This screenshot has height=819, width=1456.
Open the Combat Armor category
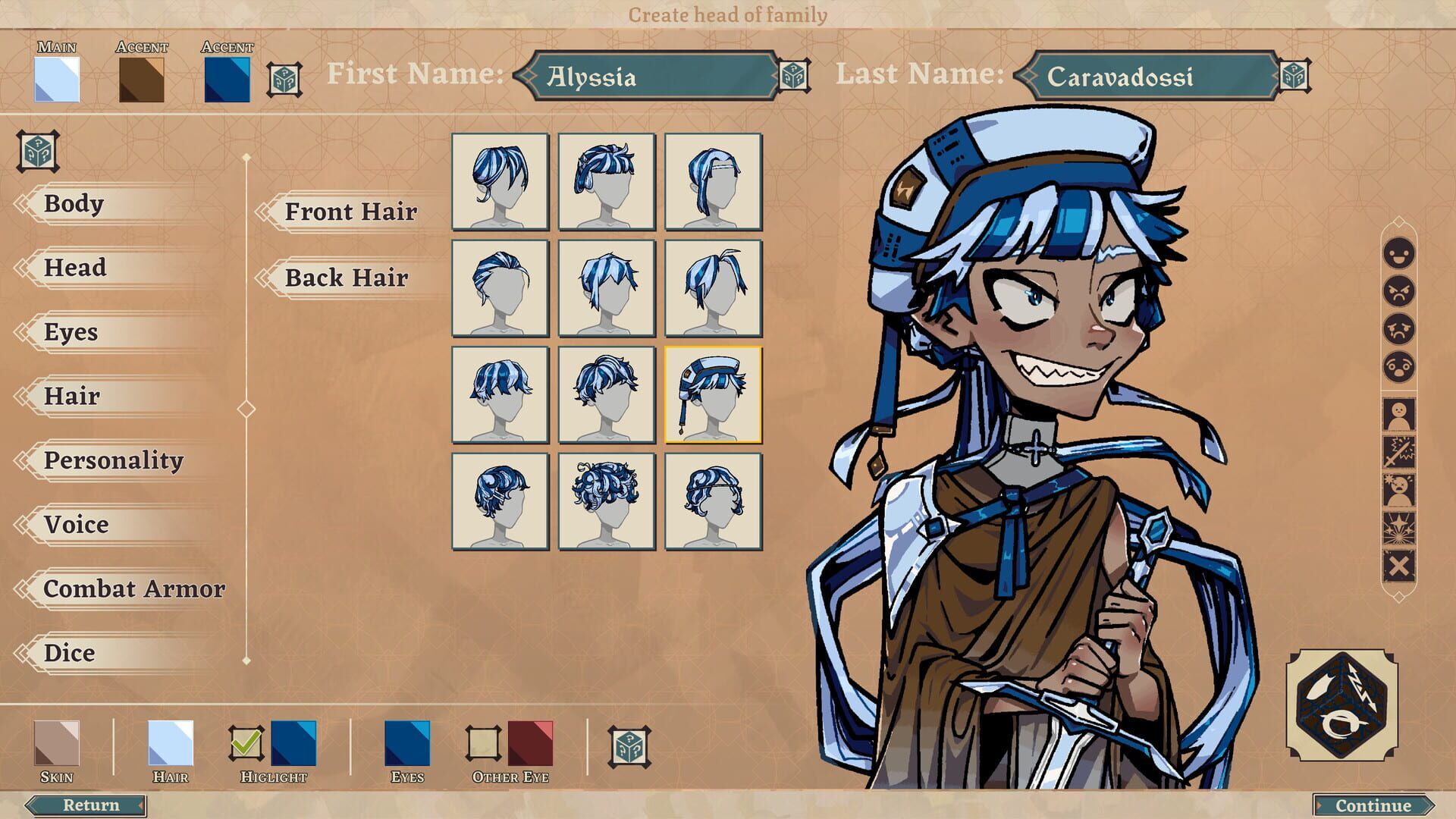click(135, 588)
